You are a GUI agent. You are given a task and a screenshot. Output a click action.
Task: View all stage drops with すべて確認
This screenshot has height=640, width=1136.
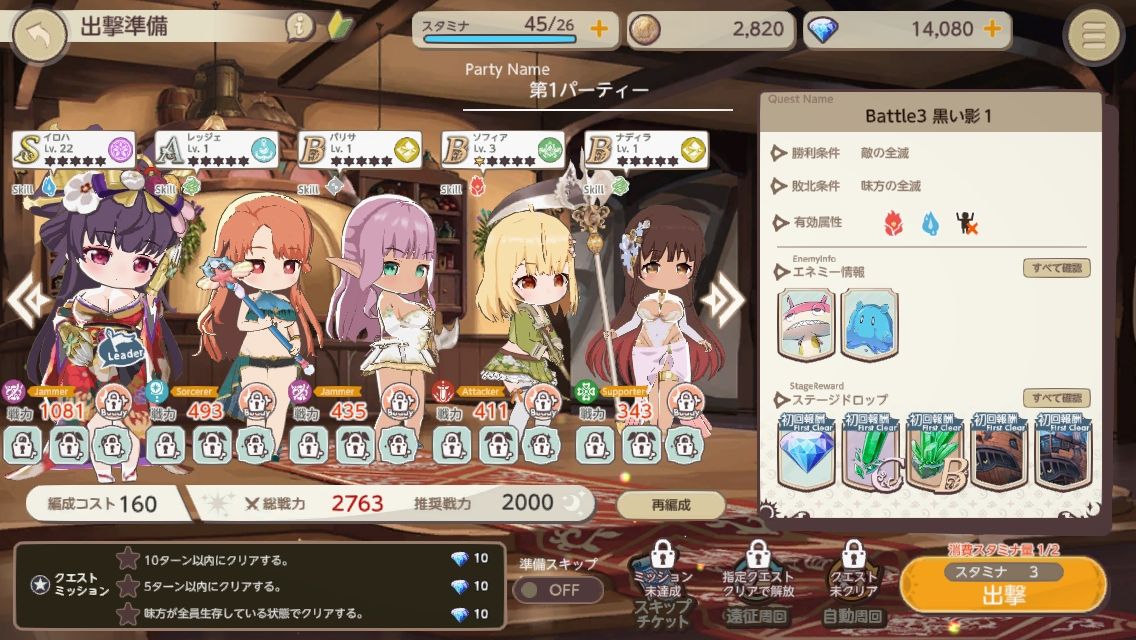pos(1056,398)
